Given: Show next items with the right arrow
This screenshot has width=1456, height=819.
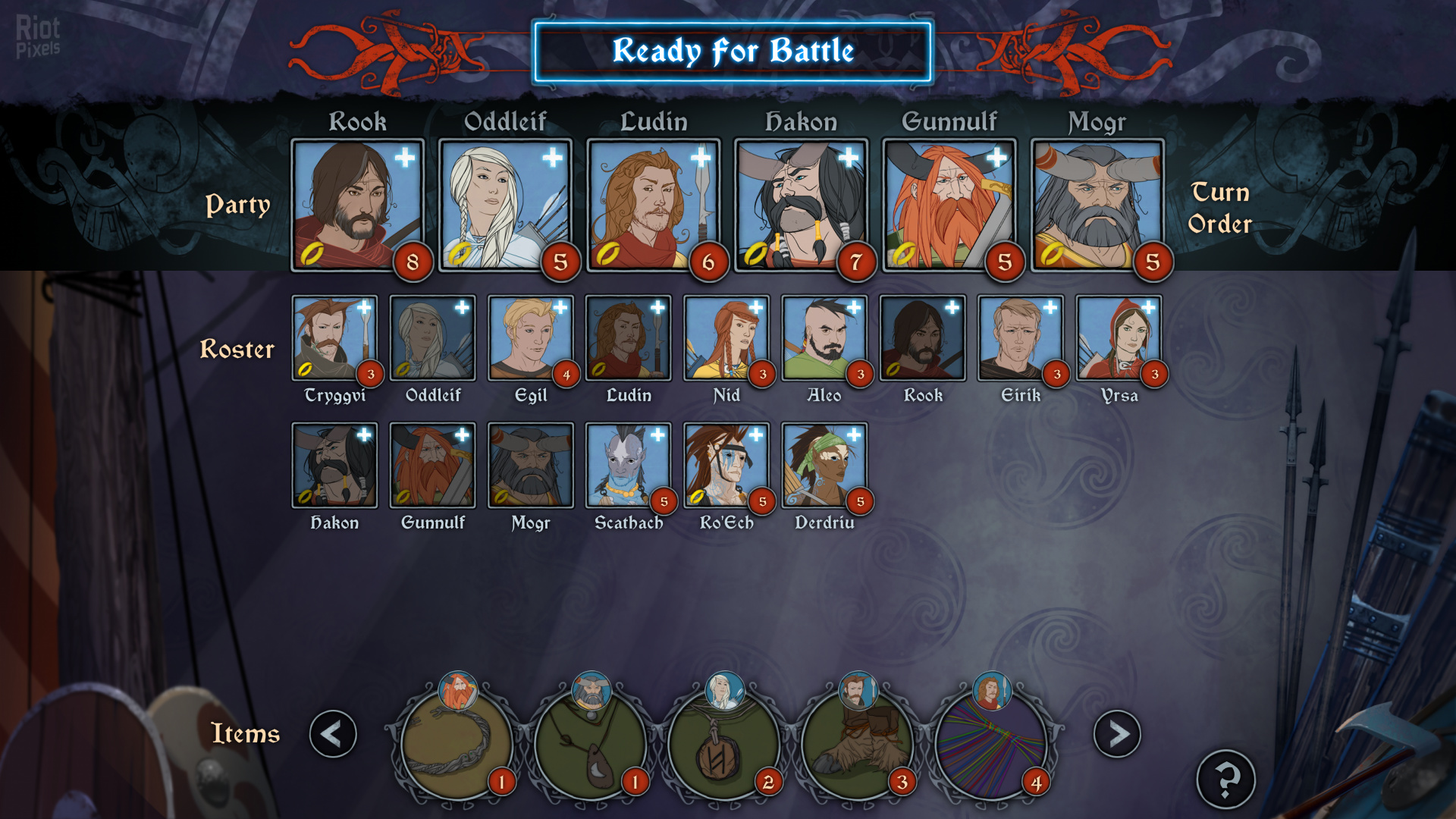Looking at the screenshot, I should coord(1116,733).
